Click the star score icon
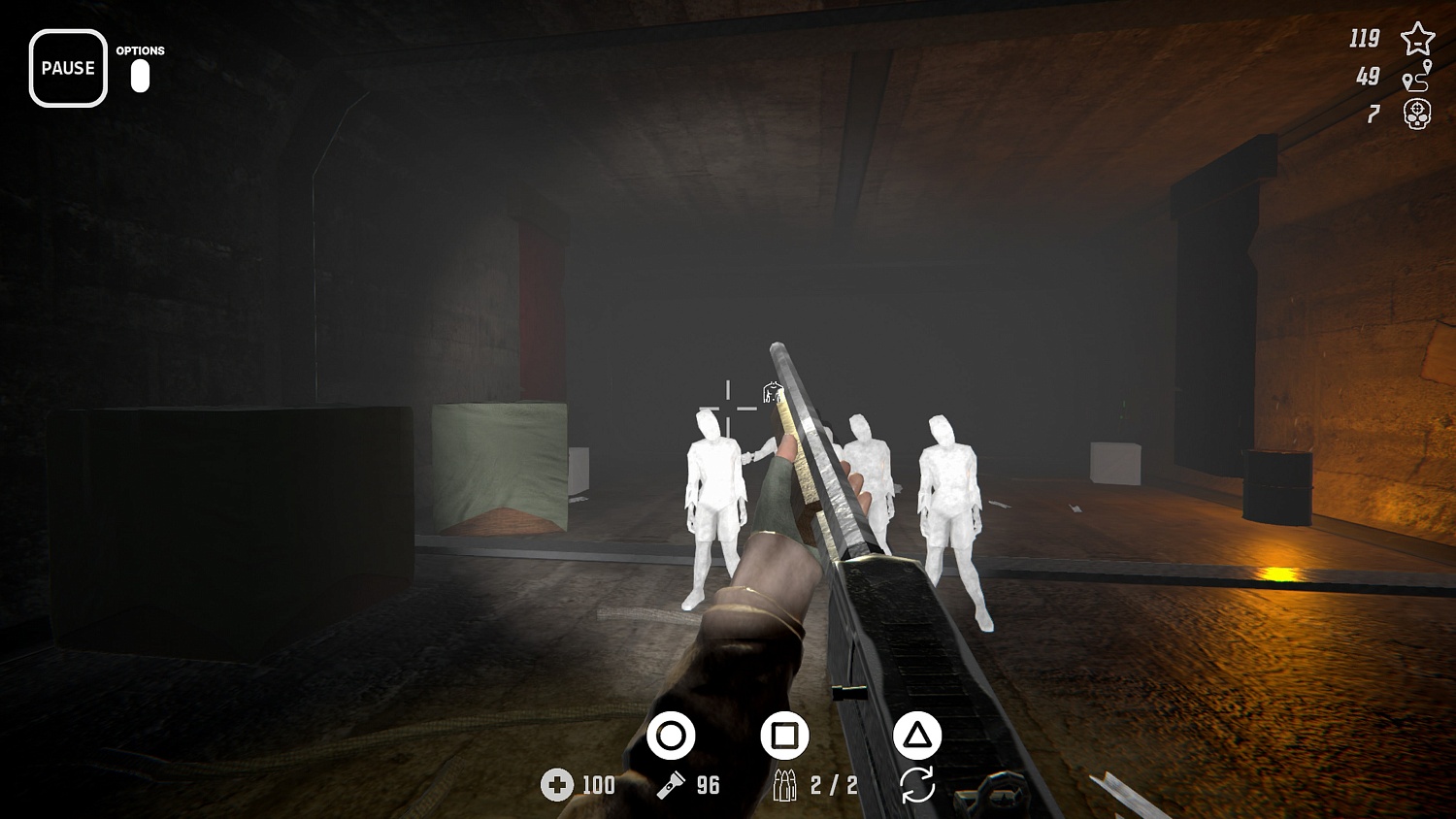This screenshot has width=1456, height=819. click(x=1418, y=39)
